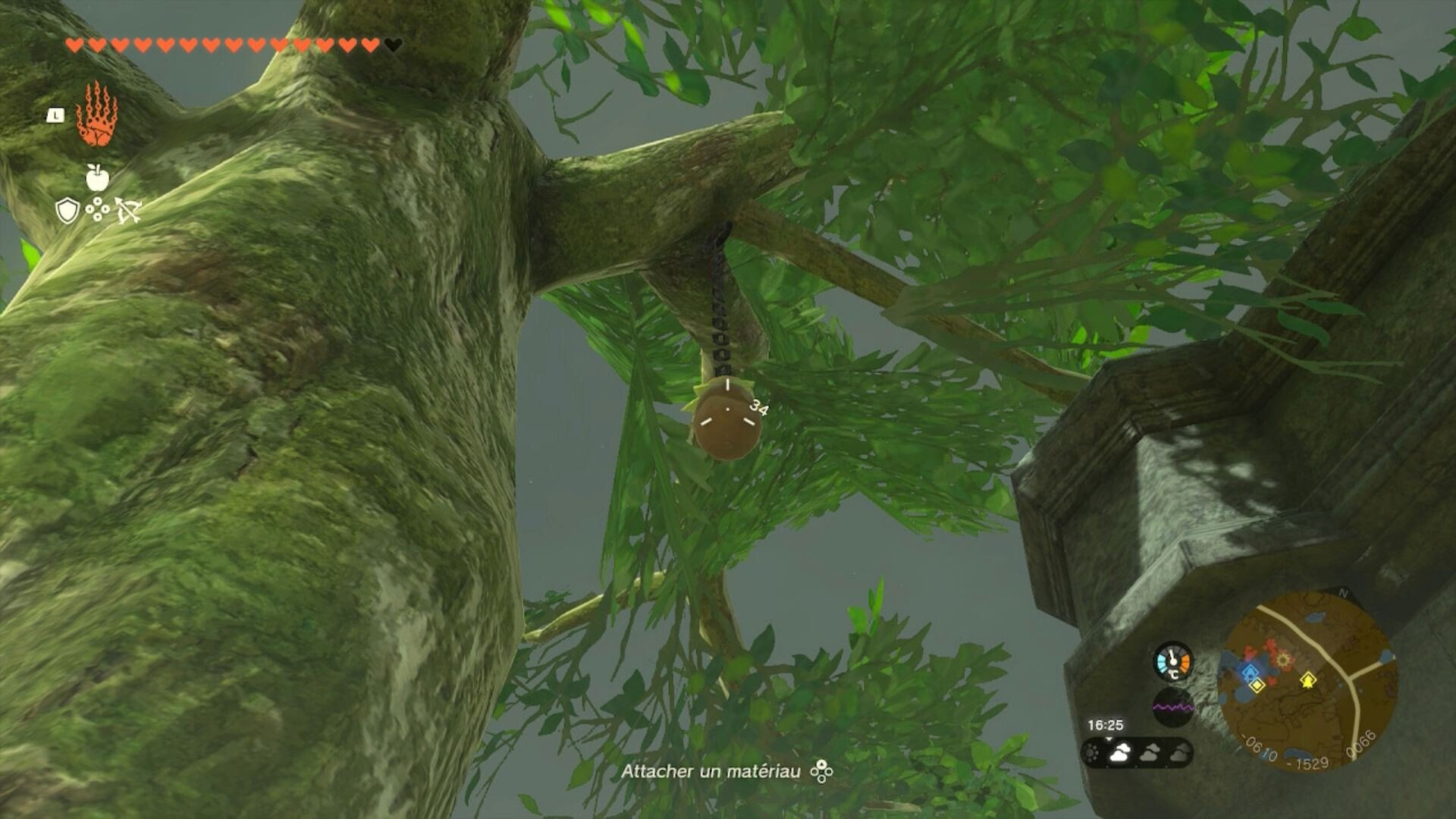Click the attached materials icon beside the shield
Viewport: 1456px width, 819px height.
pyautogui.click(x=97, y=210)
